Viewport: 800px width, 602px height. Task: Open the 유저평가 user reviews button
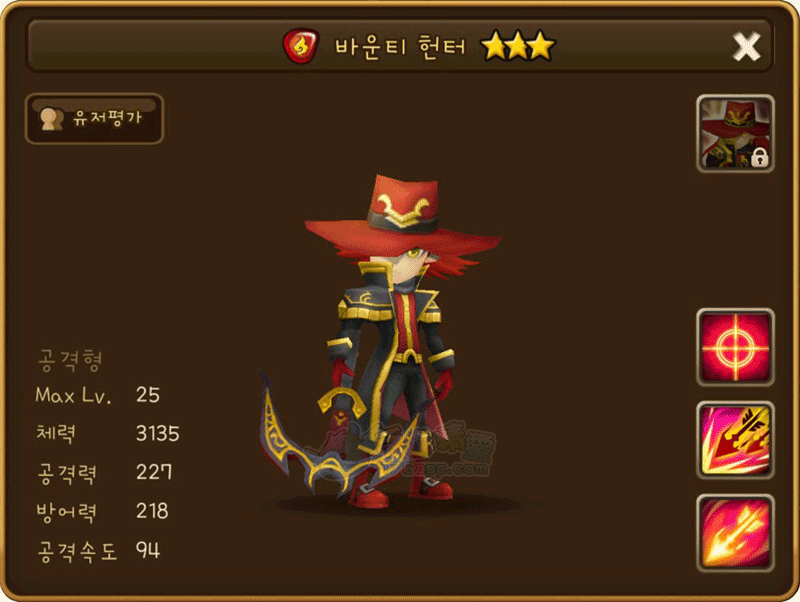pyautogui.click(x=93, y=119)
